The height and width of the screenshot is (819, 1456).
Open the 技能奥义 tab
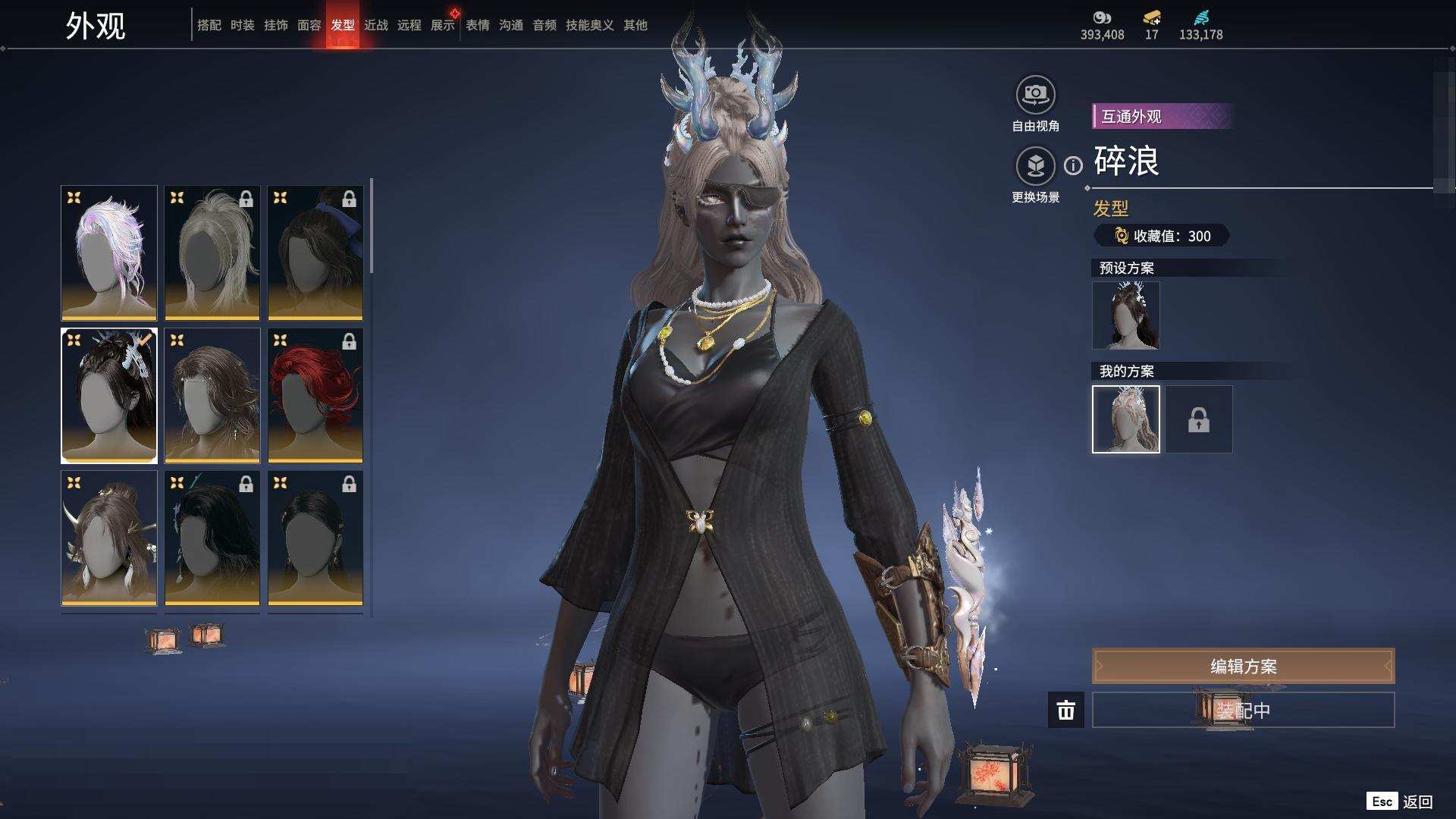pyautogui.click(x=589, y=25)
